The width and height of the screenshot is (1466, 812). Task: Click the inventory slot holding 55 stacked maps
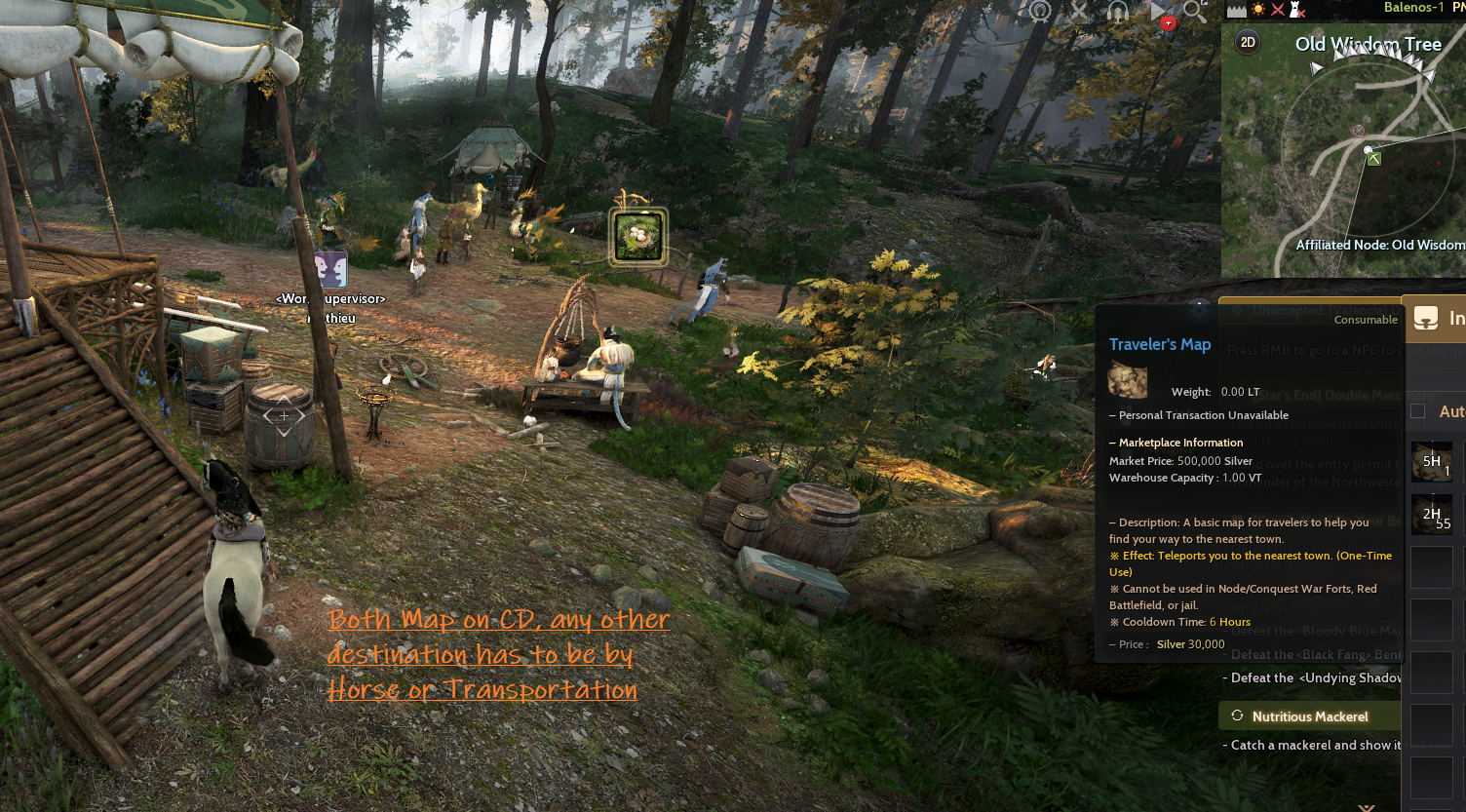pos(1433,515)
